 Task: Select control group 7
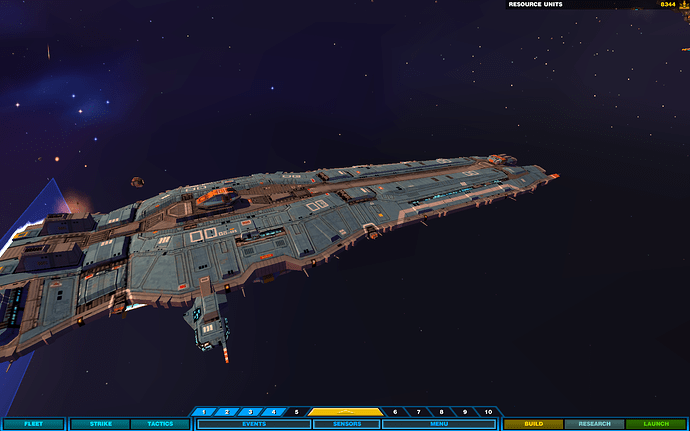click(418, 412)
